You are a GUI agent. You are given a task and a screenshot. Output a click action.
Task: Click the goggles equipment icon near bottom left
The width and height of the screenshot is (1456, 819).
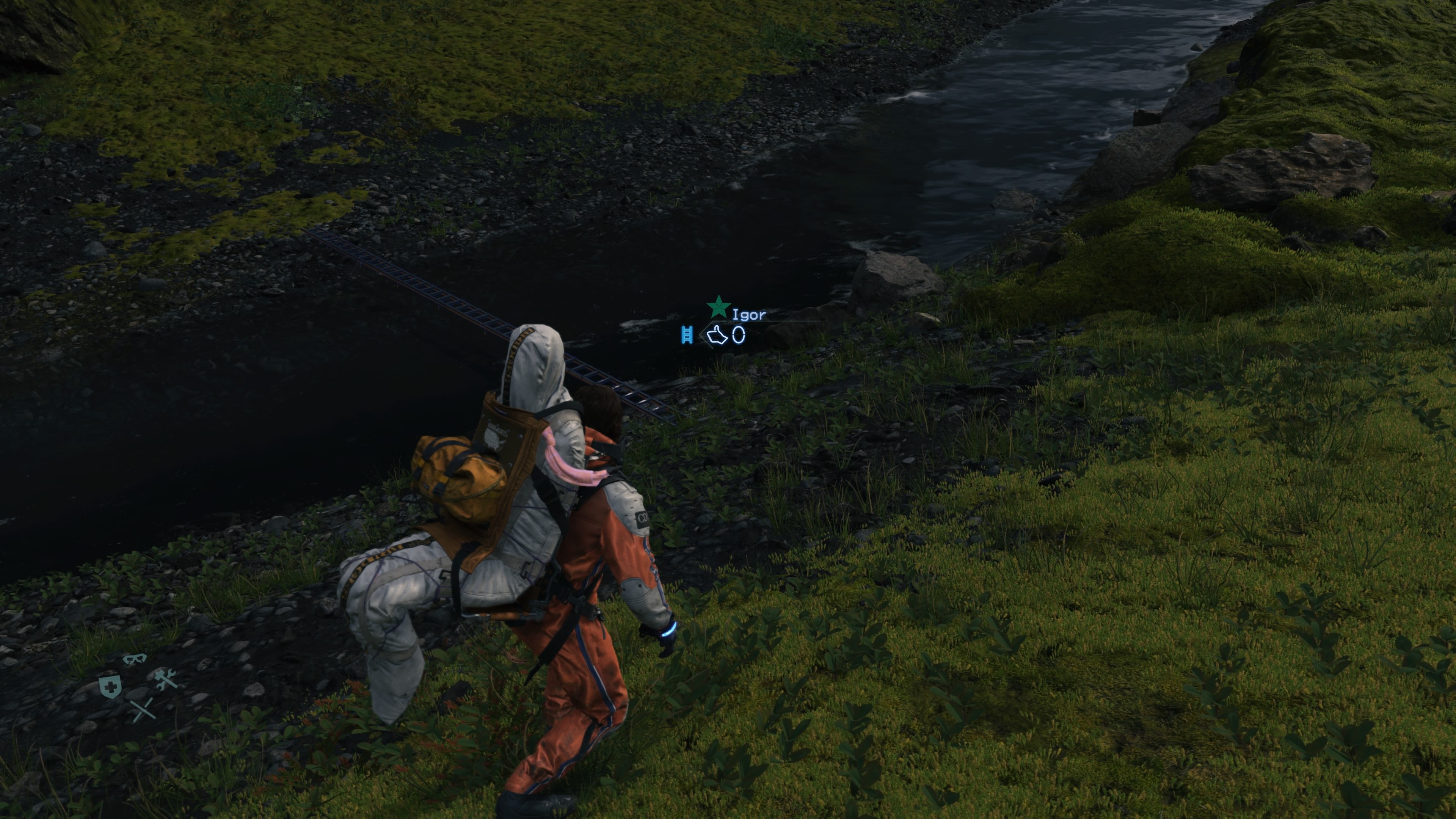click(x=136, y=659)
